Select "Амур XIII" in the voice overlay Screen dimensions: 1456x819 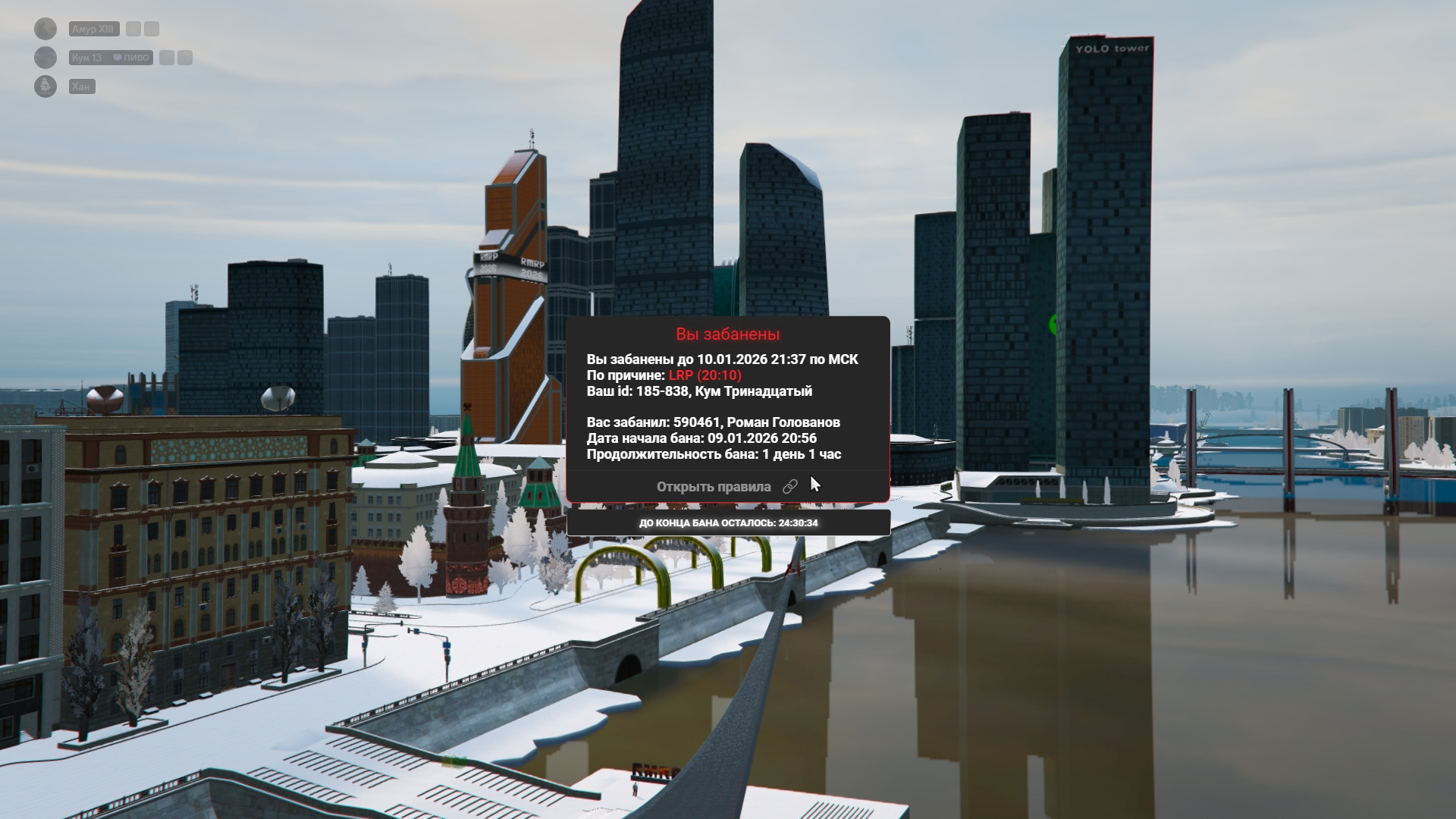point(93,29)
